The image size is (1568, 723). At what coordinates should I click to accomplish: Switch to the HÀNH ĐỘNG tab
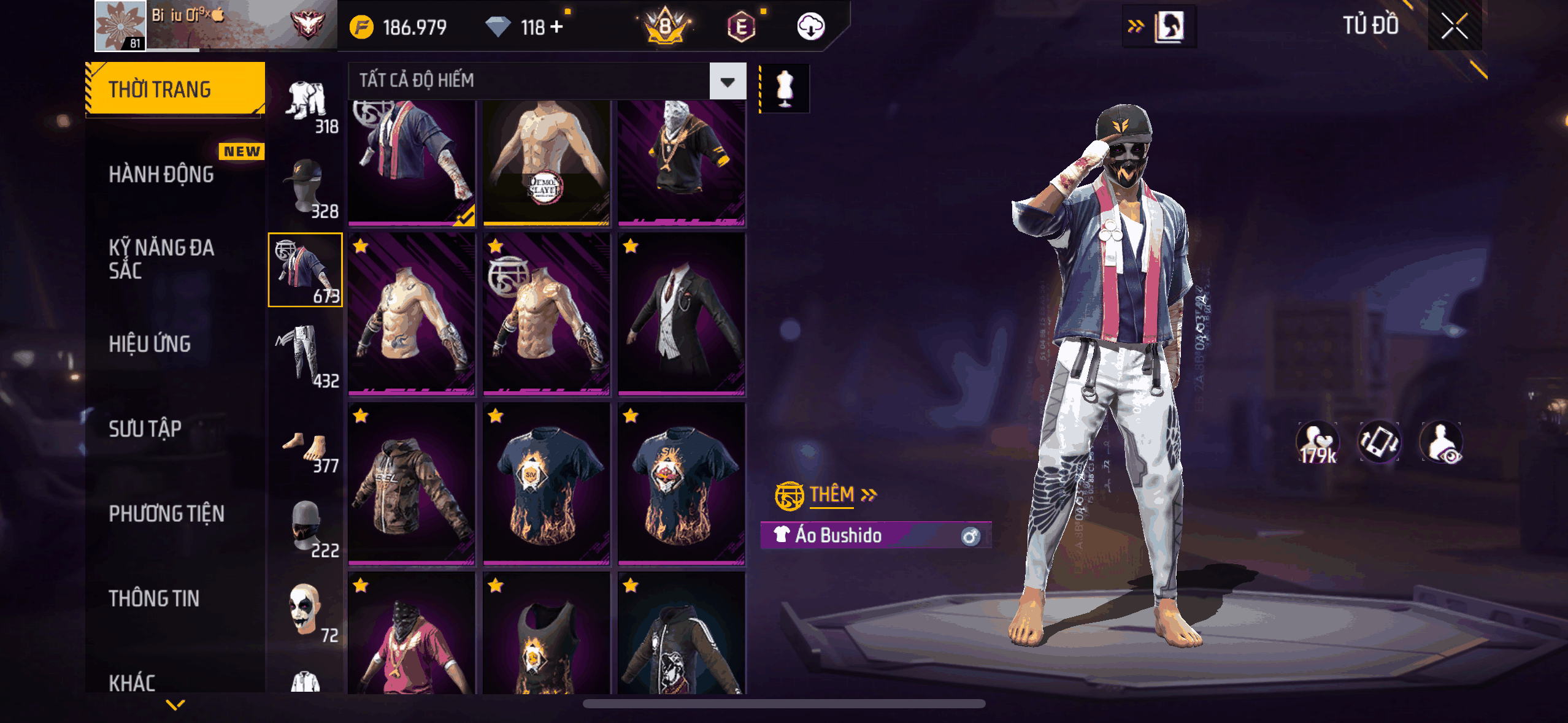(161, 174)
